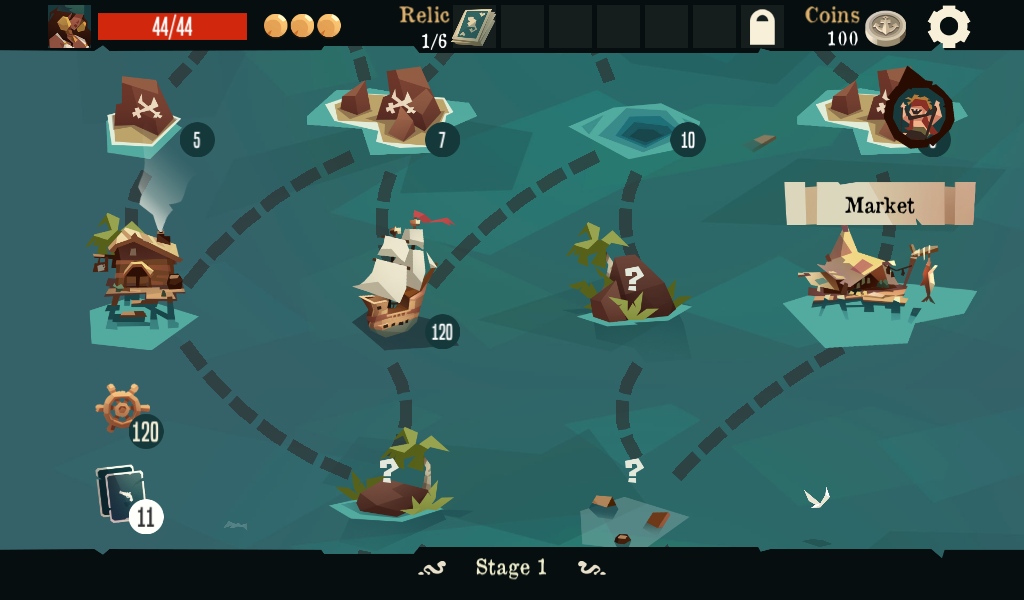The width and height of the screenshot is (1024, 600).
Task: Click the pirate character portrait
Action: [69, 27]
